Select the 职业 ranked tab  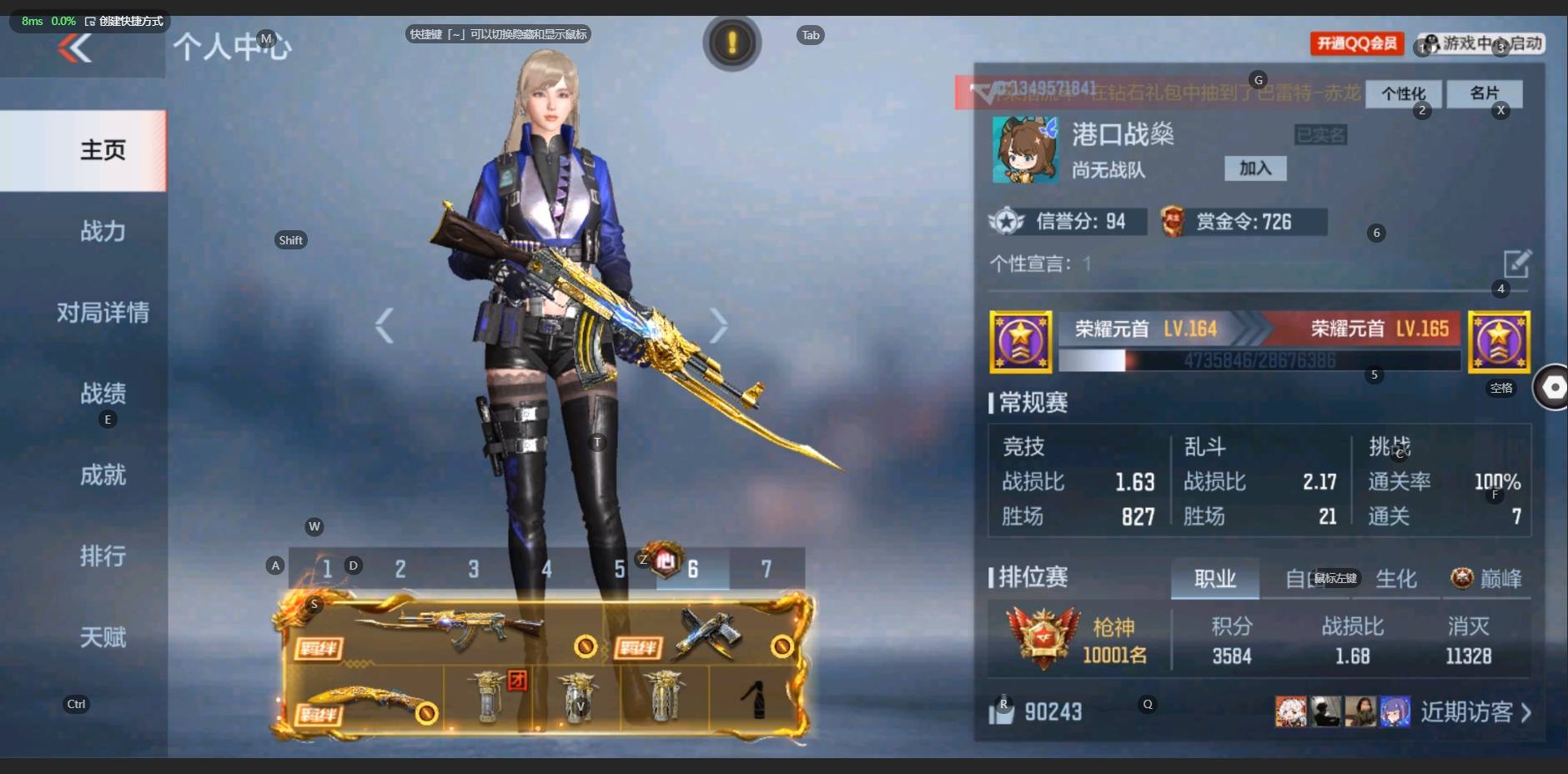[1214, 578]
